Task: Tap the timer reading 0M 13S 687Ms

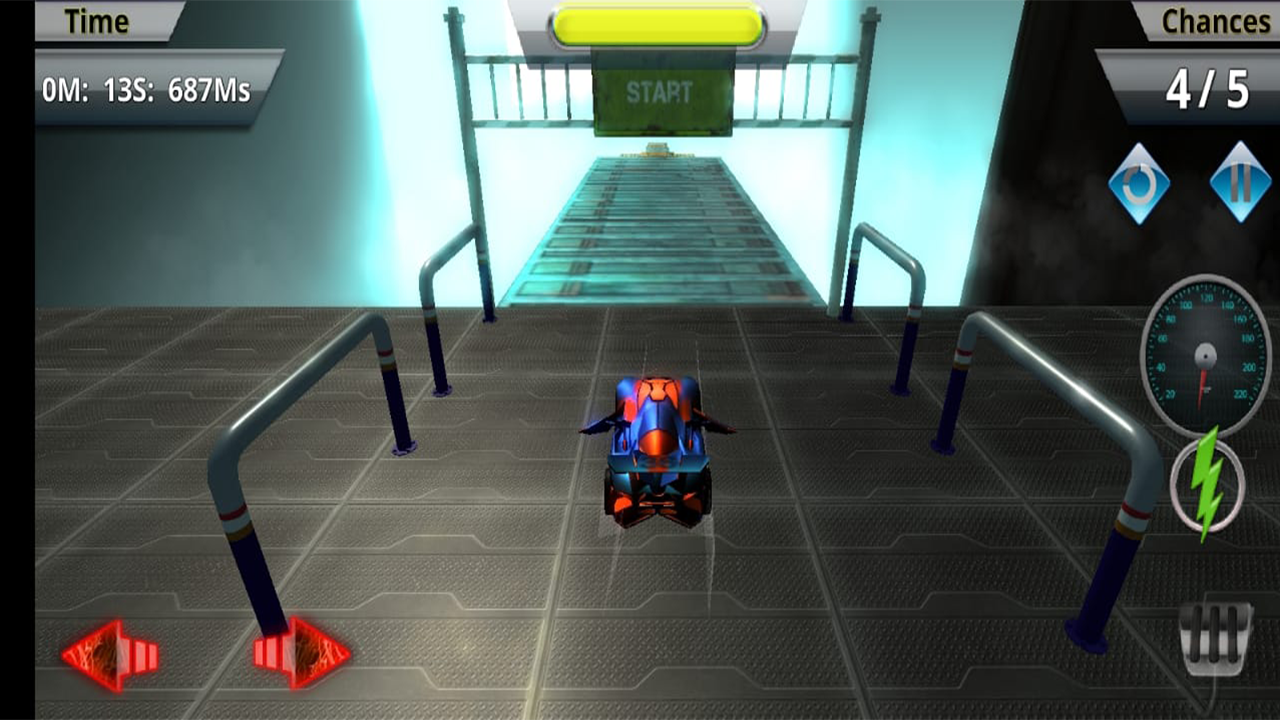Action: pyautogui.click(x=150, y=88)
